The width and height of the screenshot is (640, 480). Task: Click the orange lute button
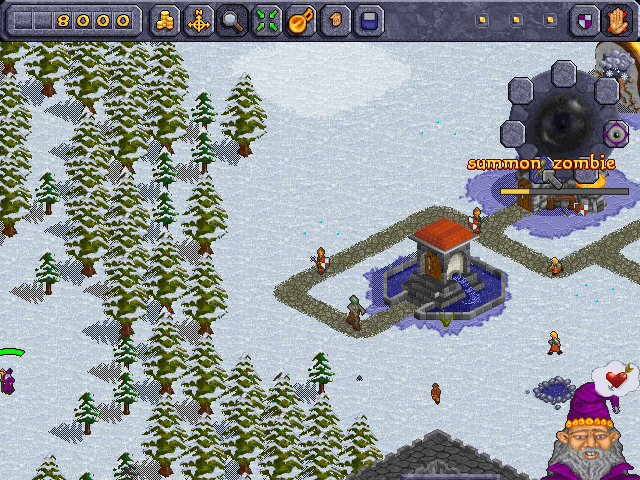(301, 20)
